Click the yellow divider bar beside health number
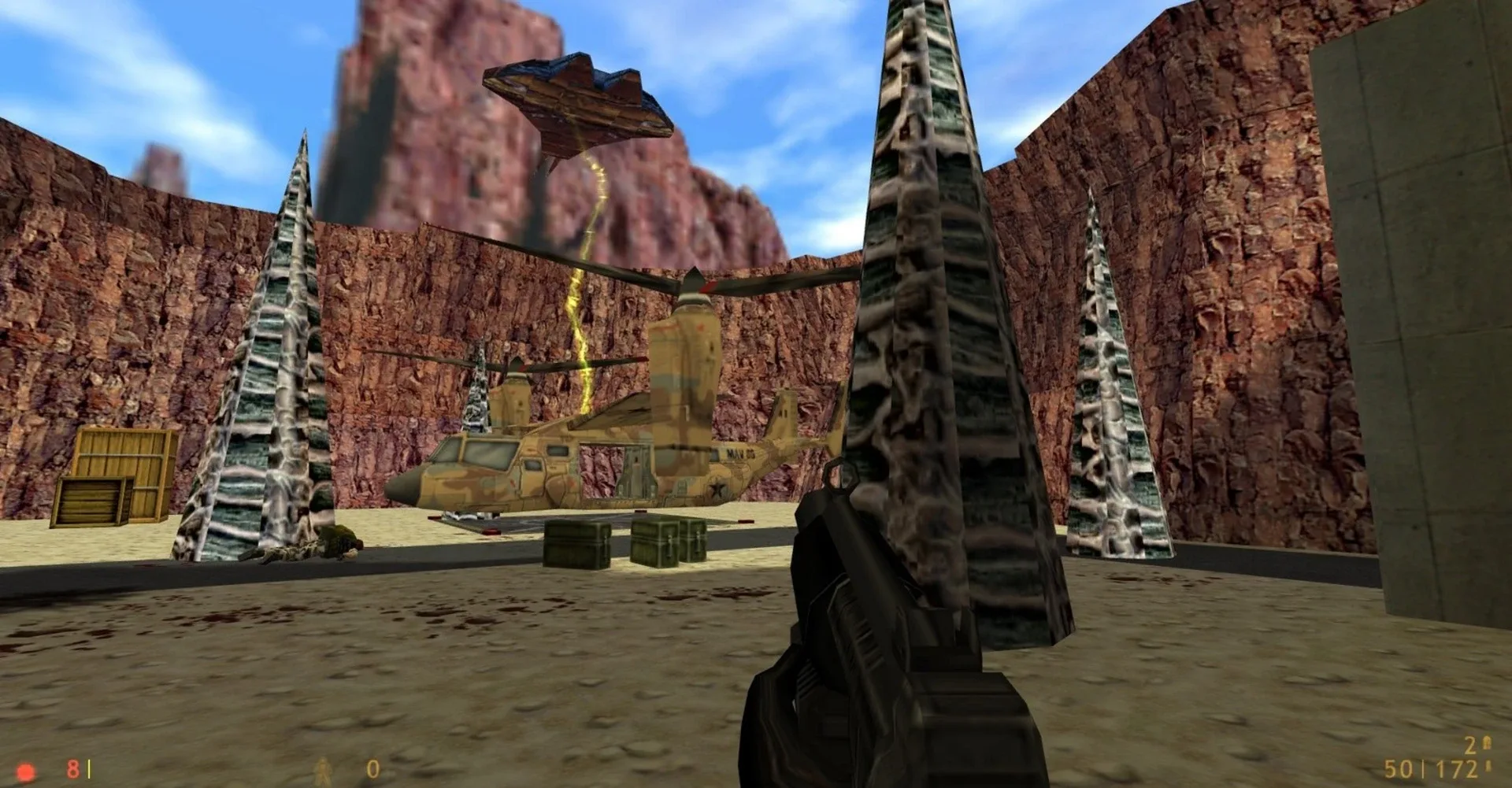Viewport: 1512px width, 788px height. 89,768
